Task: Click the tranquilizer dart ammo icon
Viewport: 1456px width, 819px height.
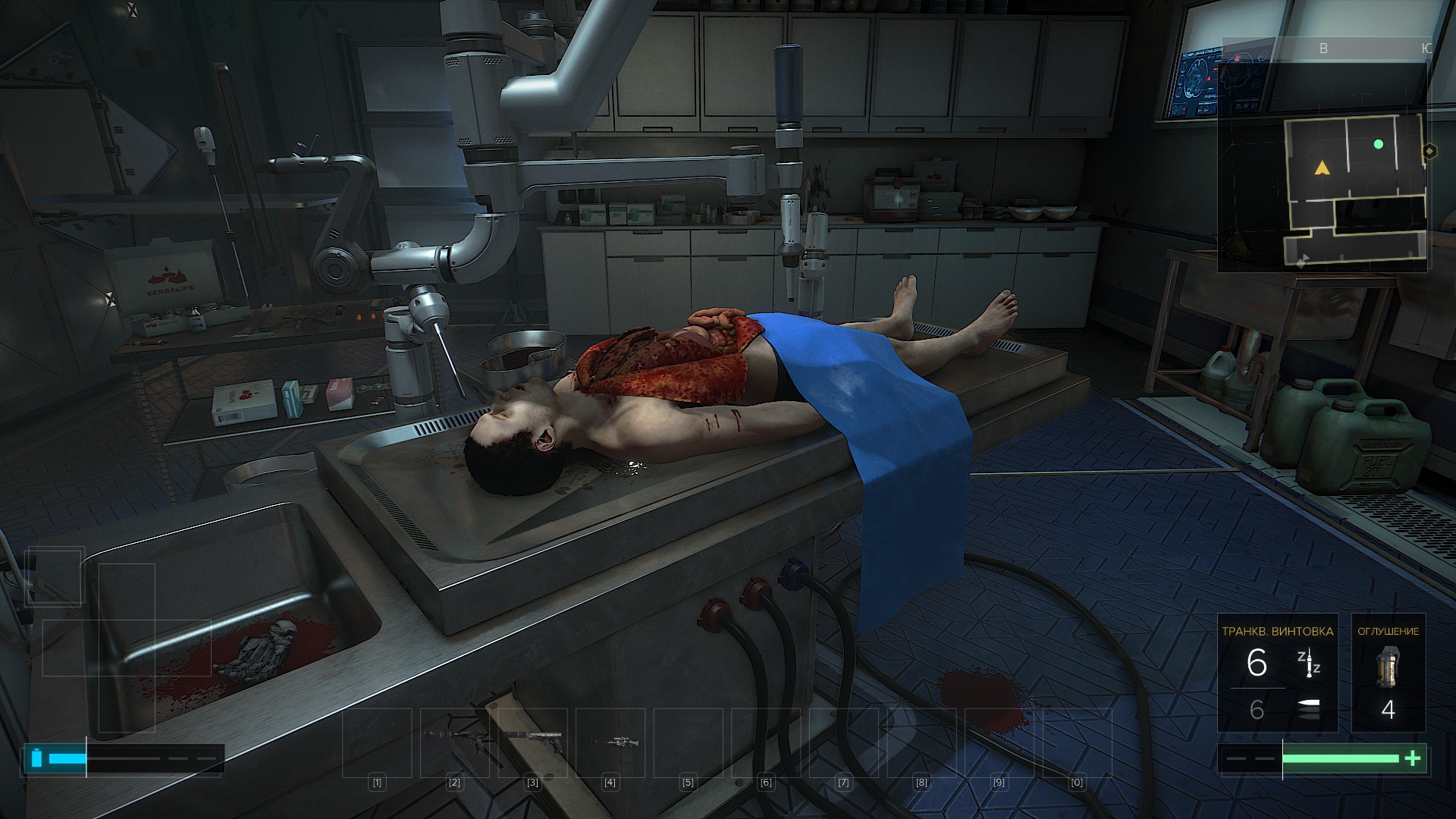Action: 1307,663
